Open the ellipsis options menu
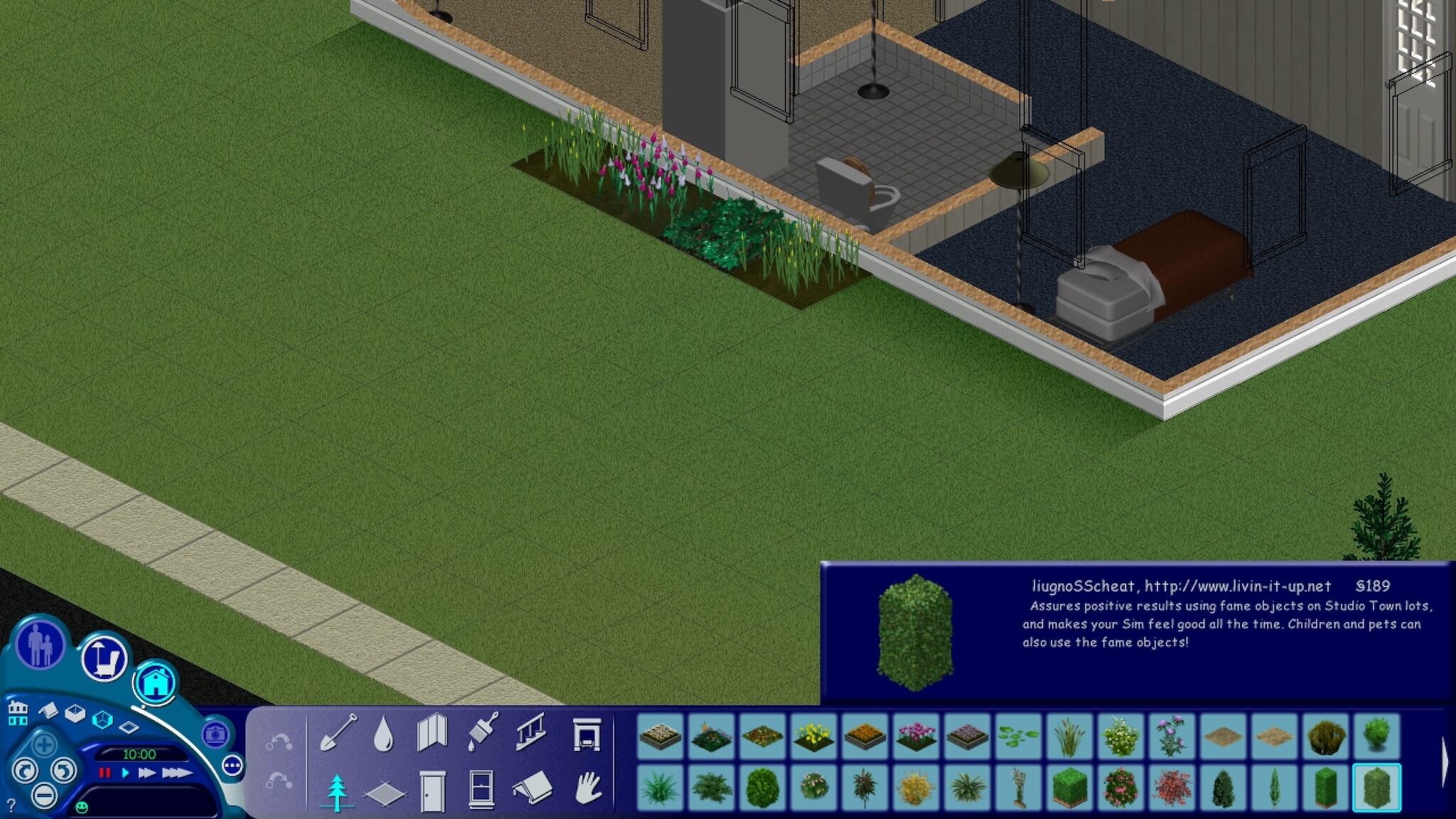This screenshot has height=819, width=1456. coord(232,766)
